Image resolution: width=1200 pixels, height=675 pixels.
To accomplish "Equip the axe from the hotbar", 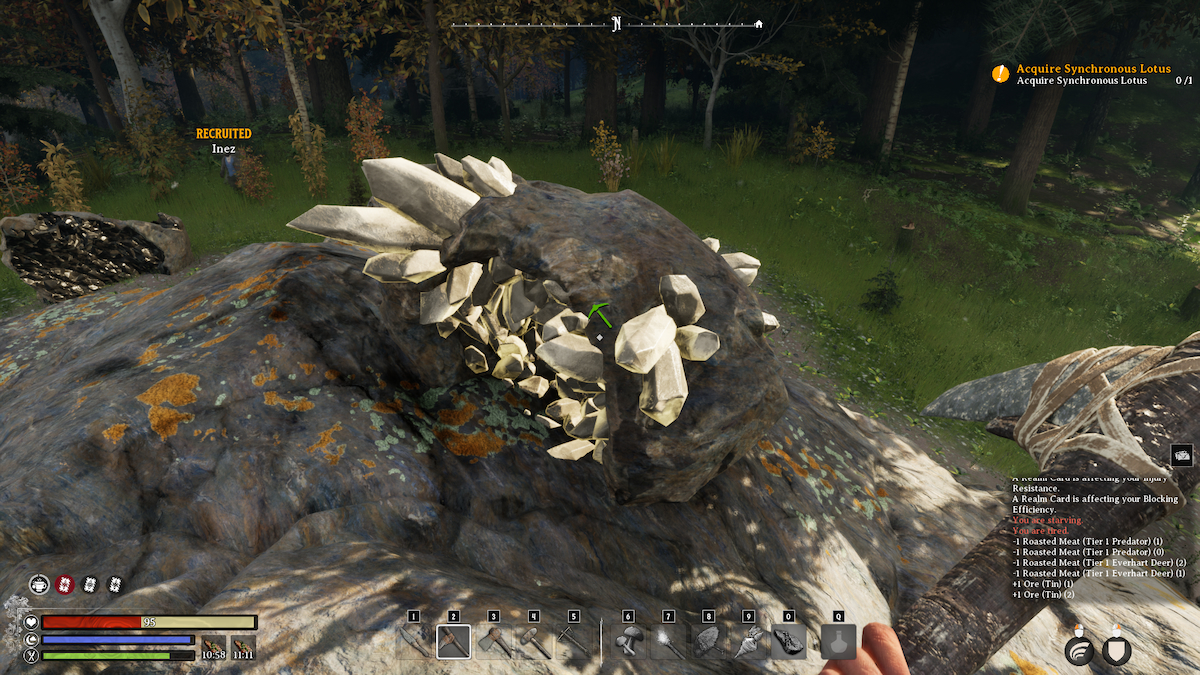I will coord(494,641).
